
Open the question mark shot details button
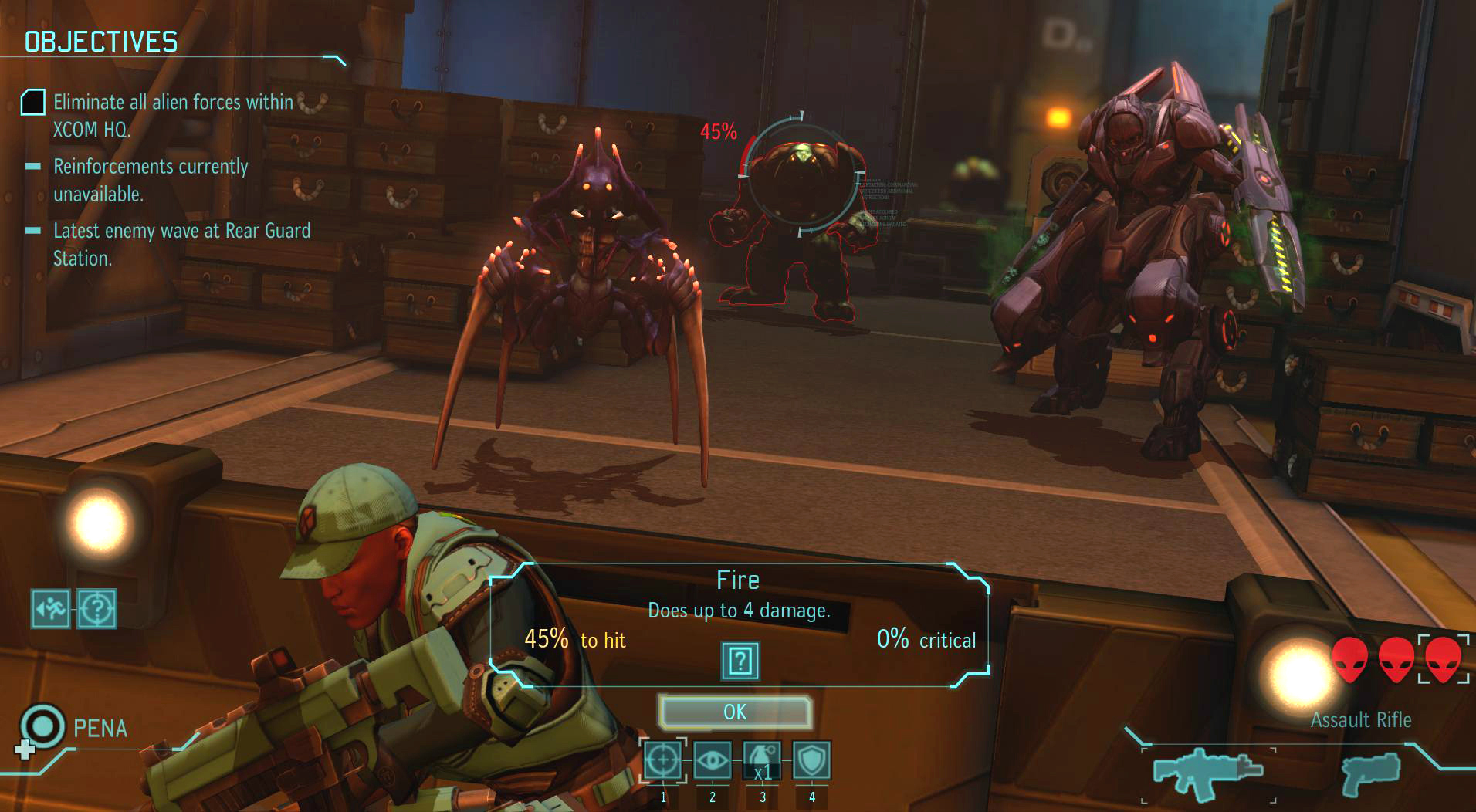(740, 661)
